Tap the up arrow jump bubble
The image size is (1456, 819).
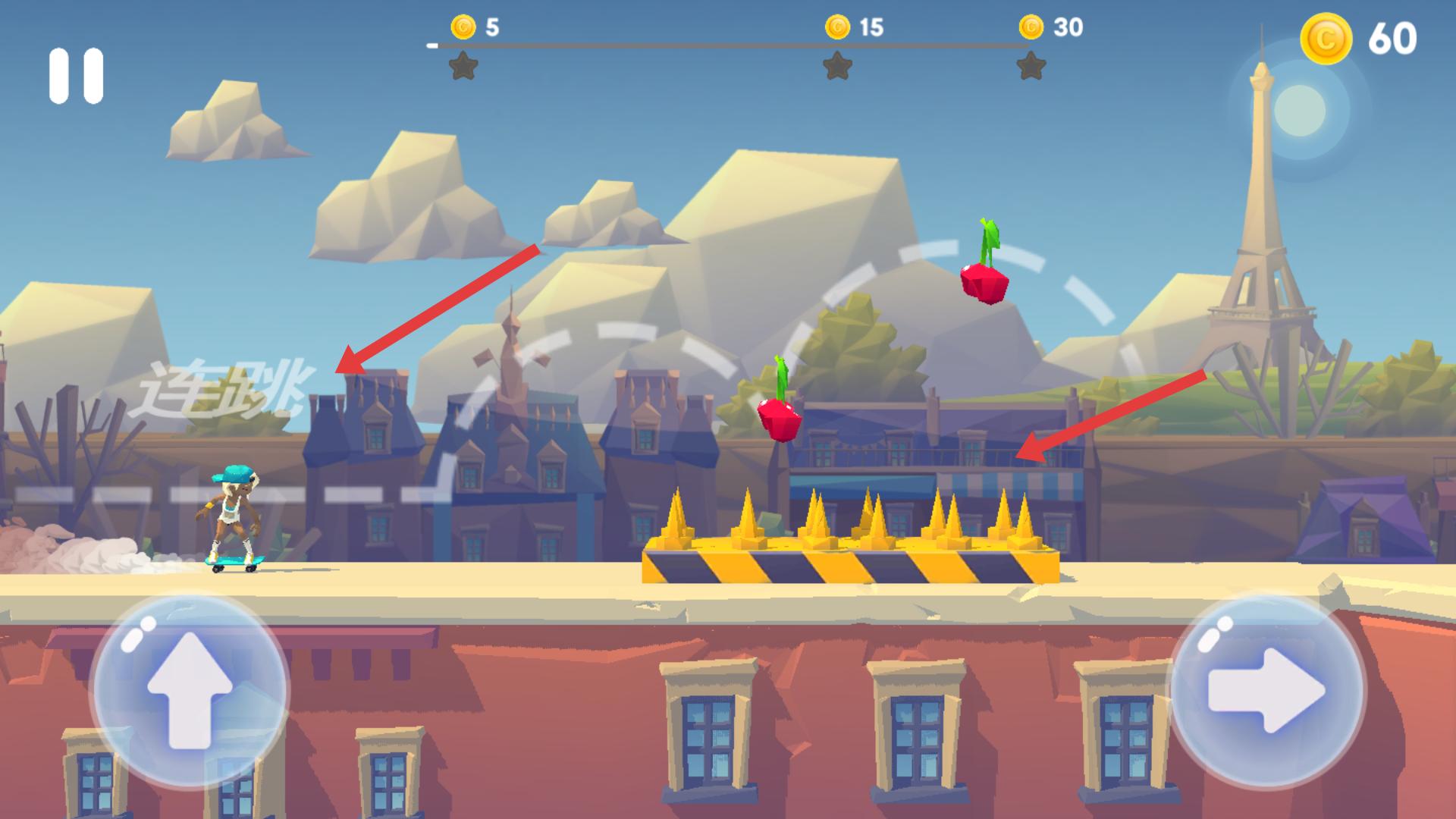pyautogui.click(x=190, y=690)
